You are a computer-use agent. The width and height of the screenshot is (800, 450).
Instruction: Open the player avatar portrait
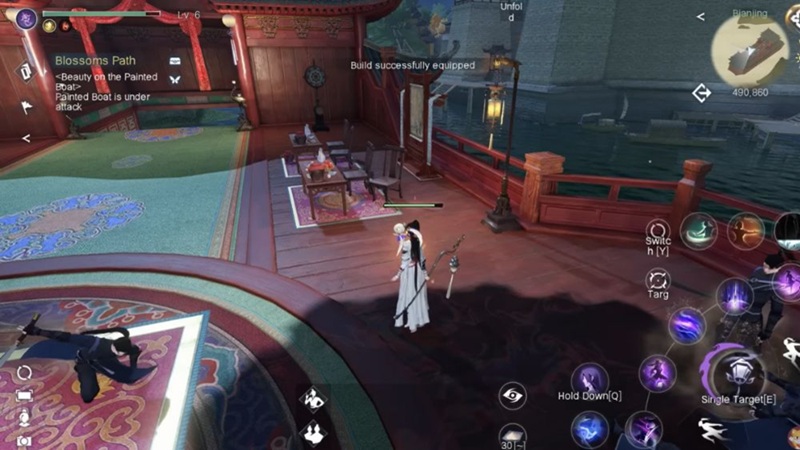(x=27, y=18)
